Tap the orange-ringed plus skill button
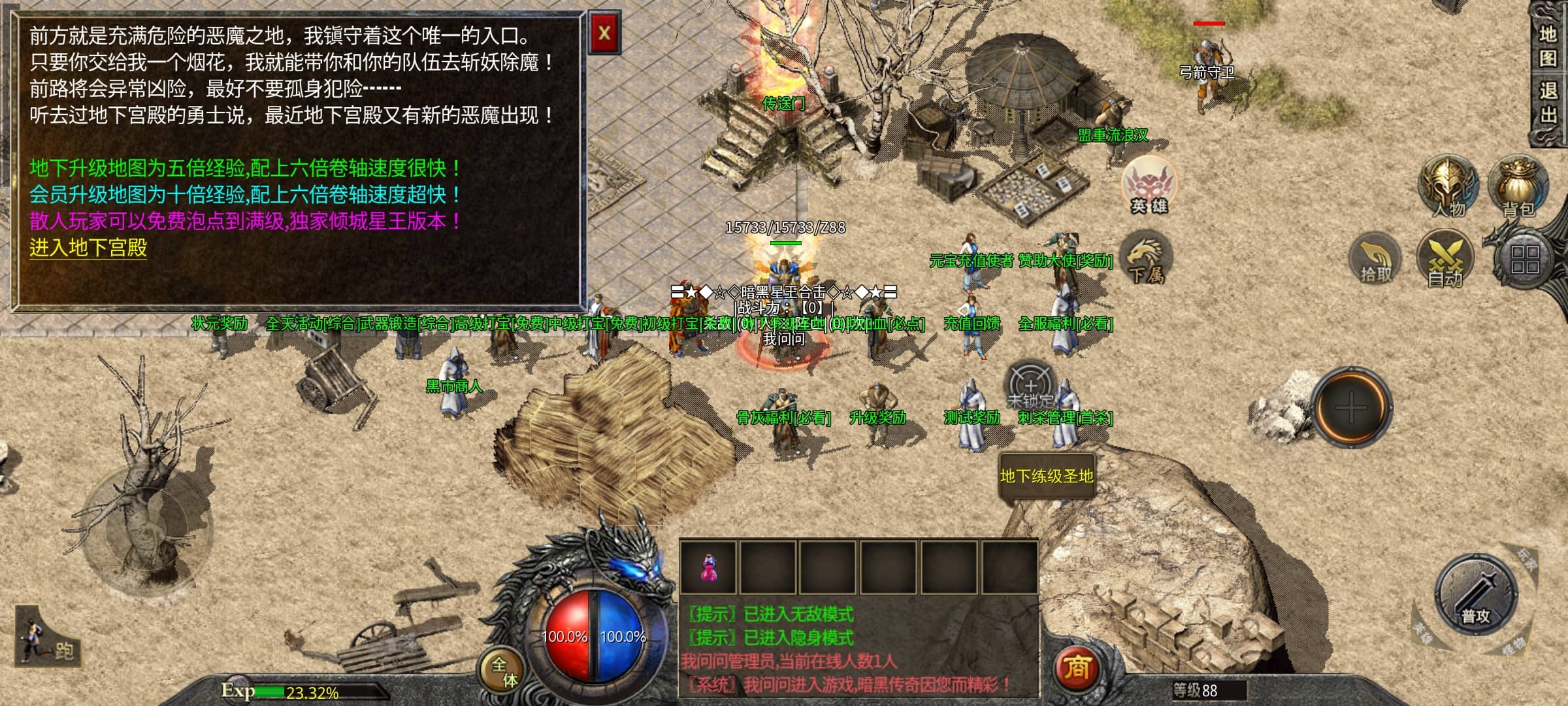 (x=1350, y=409)
